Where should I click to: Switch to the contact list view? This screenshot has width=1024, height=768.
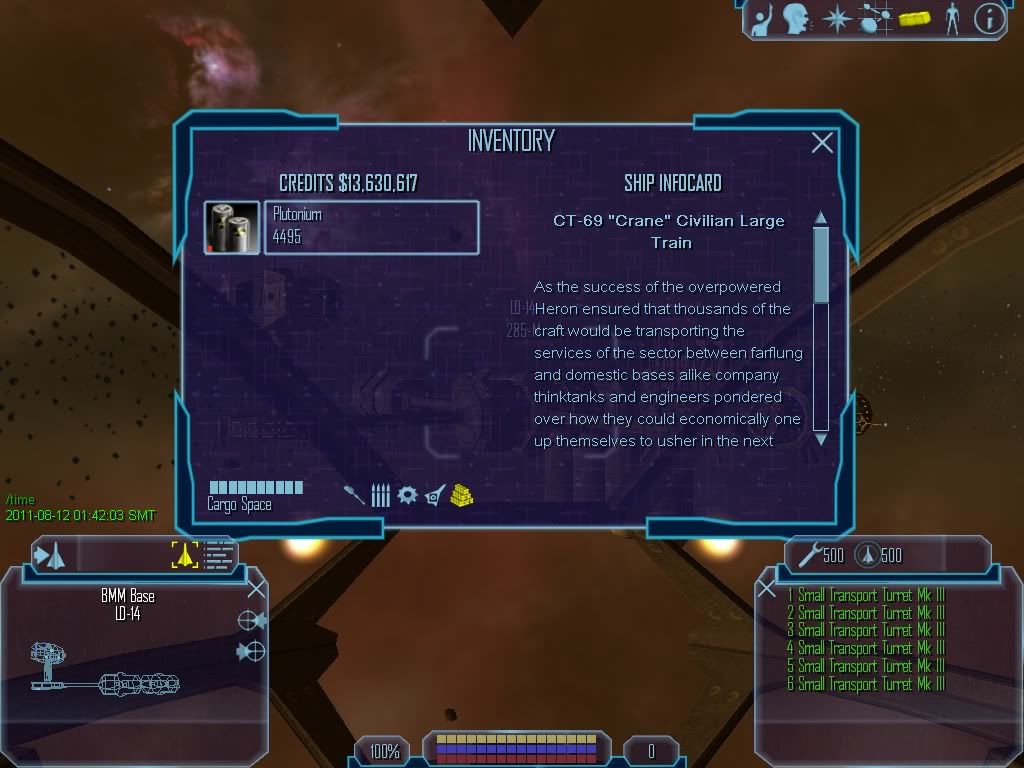tap(218, 555)
